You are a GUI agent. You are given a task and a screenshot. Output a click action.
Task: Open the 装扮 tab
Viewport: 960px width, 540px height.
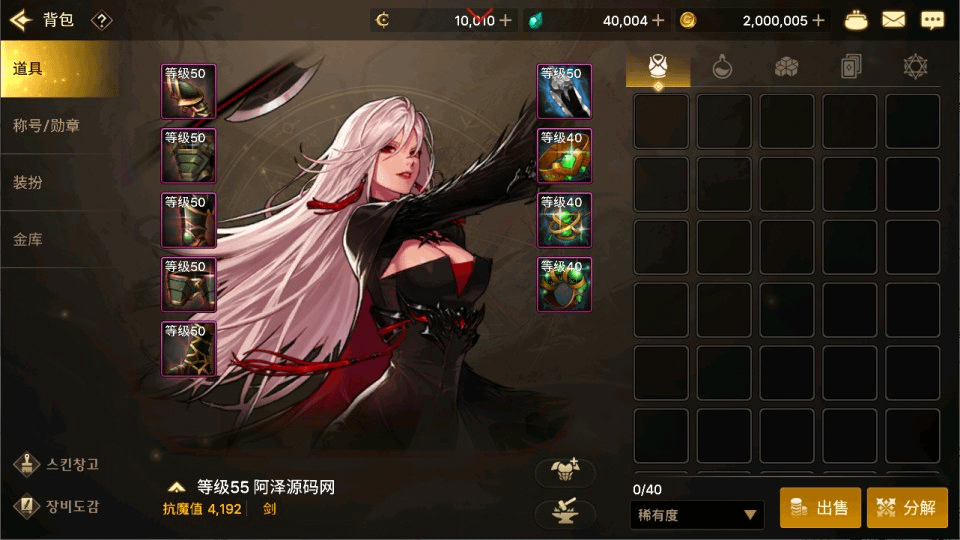pyautogui.click(x=58, y=183)
